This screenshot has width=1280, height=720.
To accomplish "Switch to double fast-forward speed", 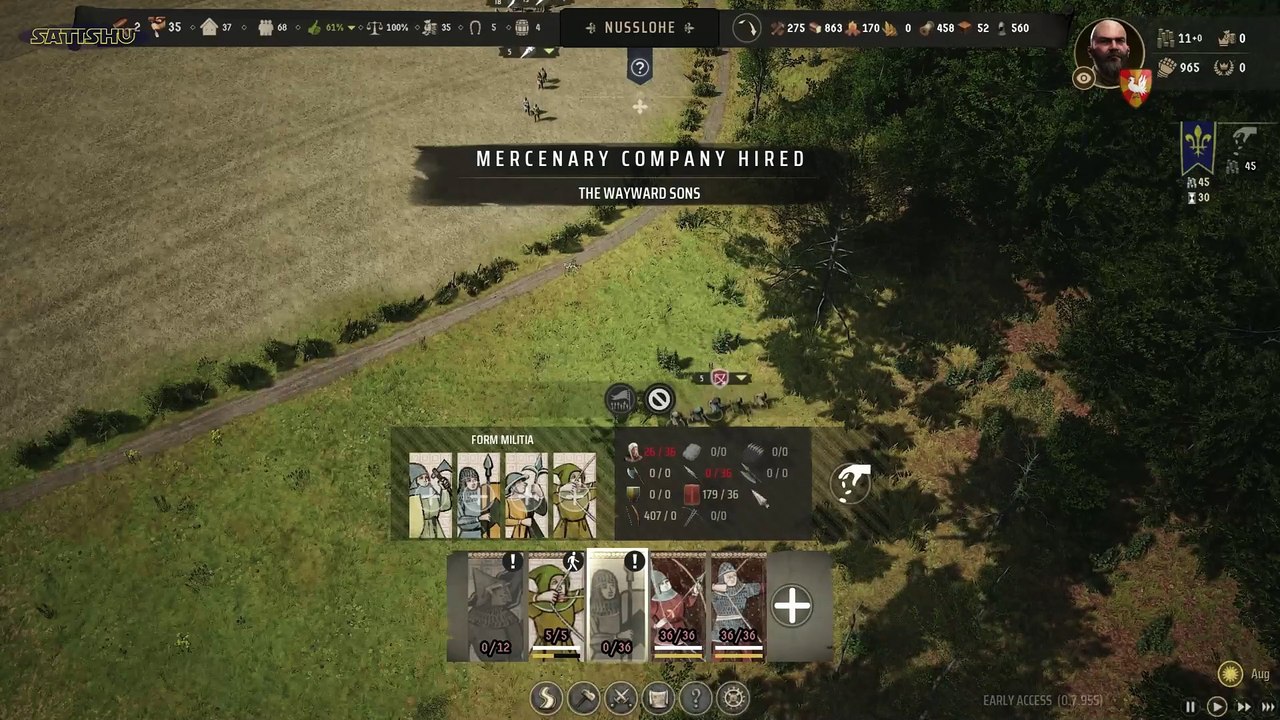I will coord(1243,706).
